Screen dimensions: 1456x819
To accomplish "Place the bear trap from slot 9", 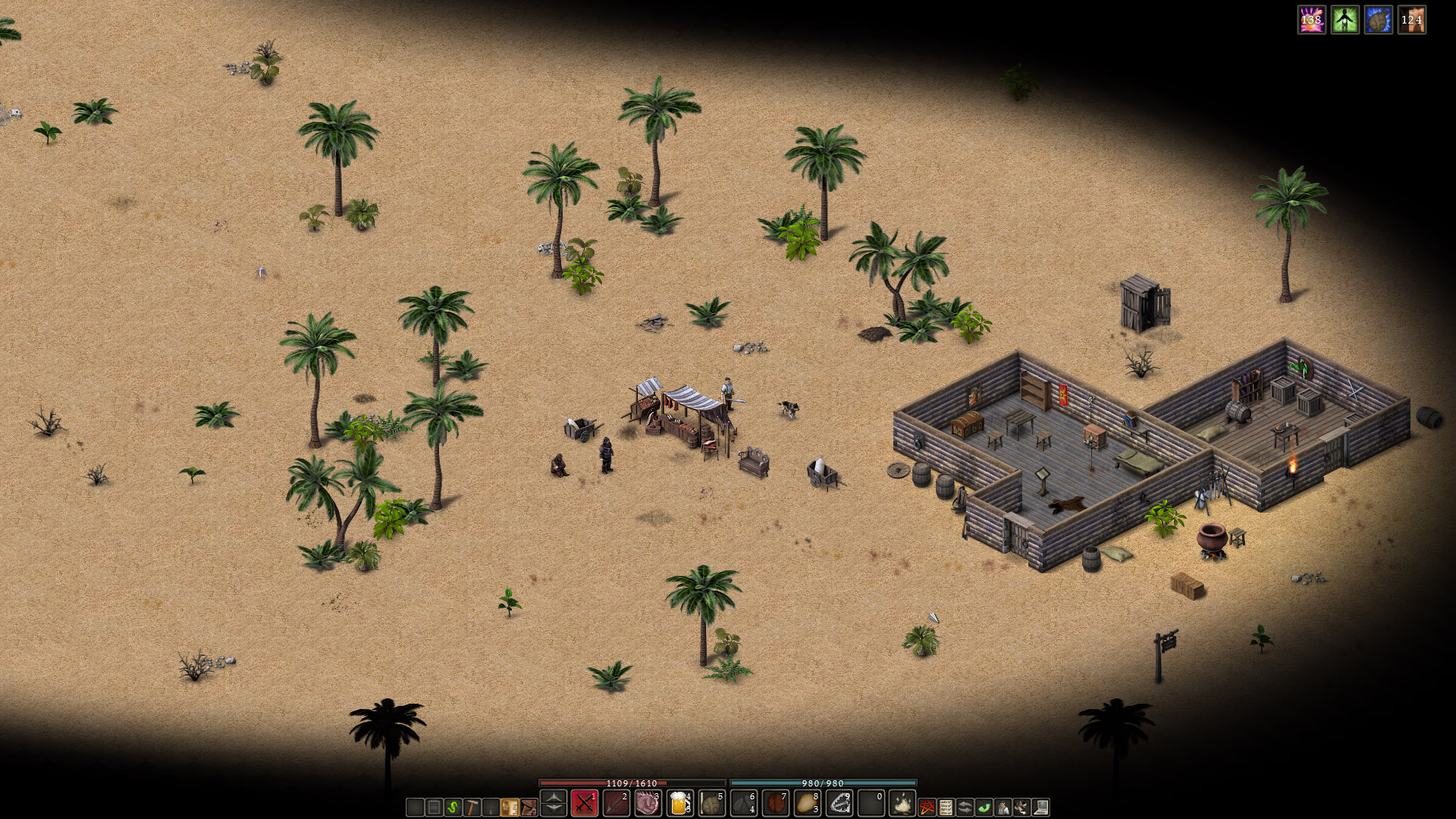I will tap(839, 803).
